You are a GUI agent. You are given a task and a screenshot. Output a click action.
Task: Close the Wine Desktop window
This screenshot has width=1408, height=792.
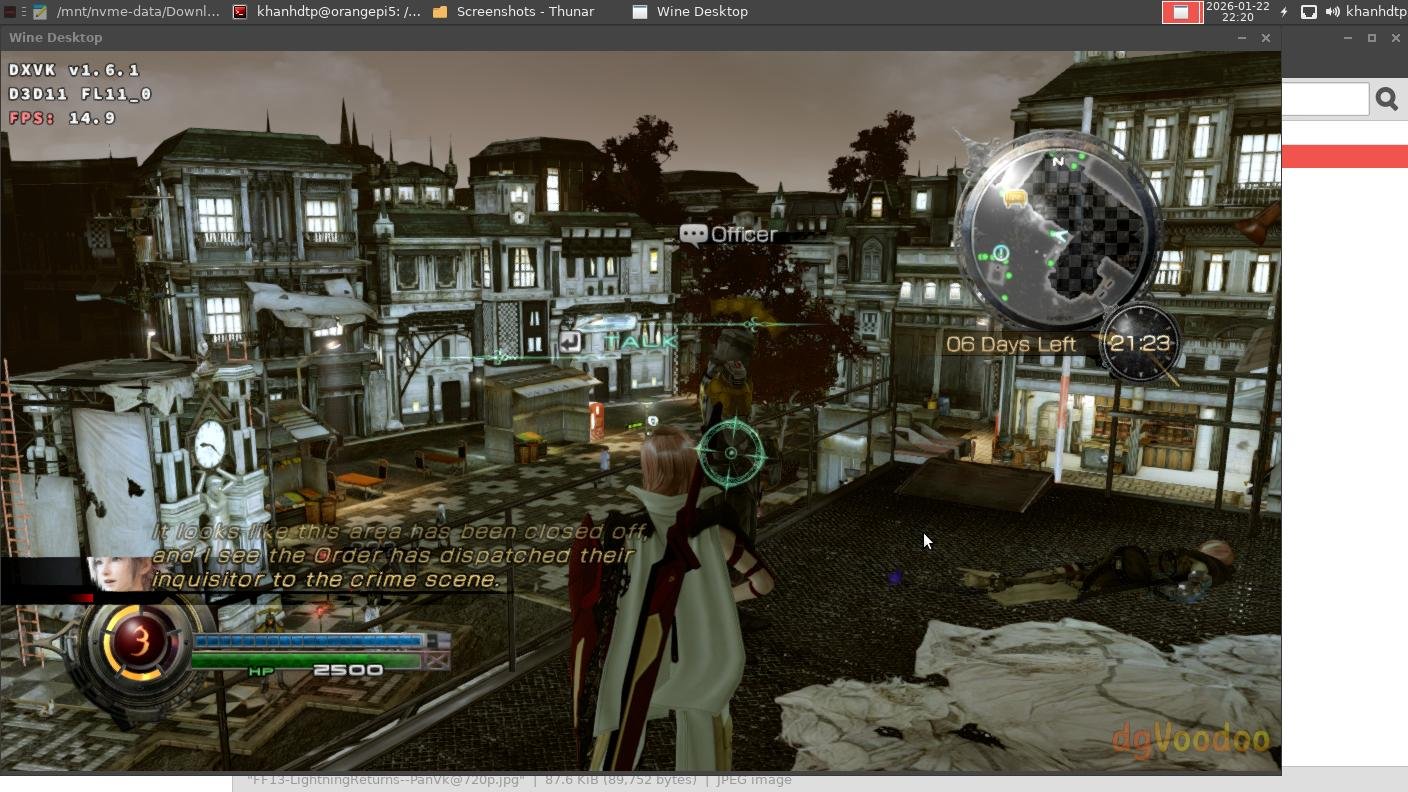1266,38
